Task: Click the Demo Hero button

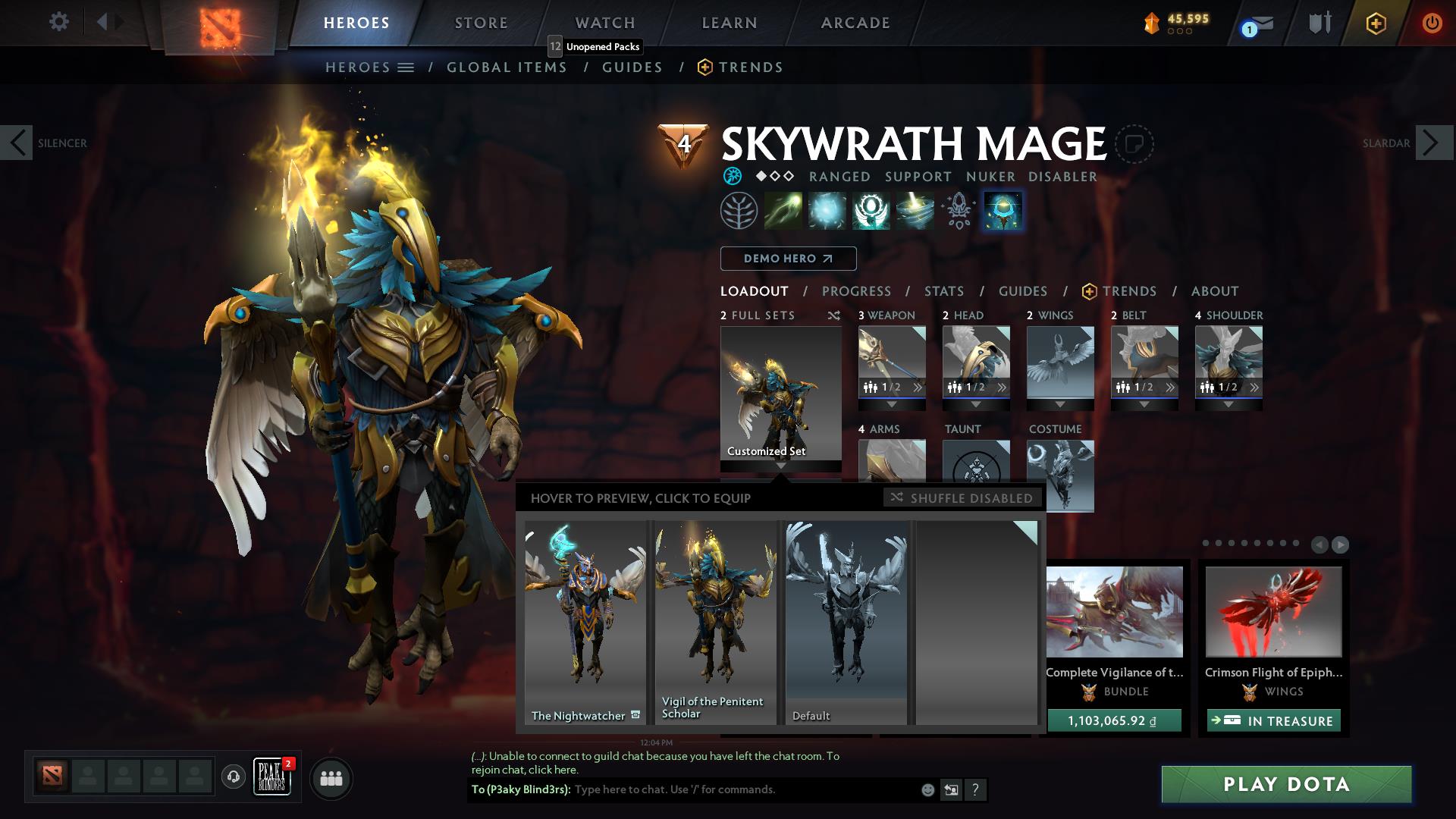Action: (788, 259)
